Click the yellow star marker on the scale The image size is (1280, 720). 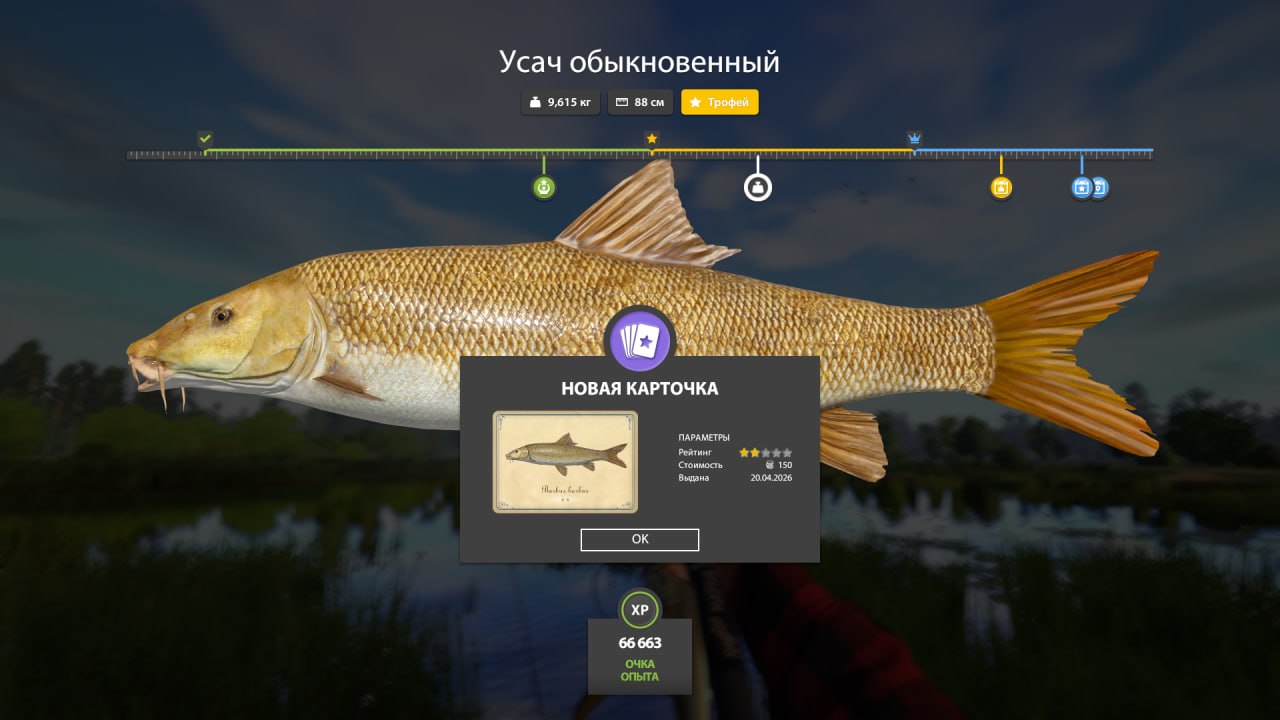(x=651, y=138)
